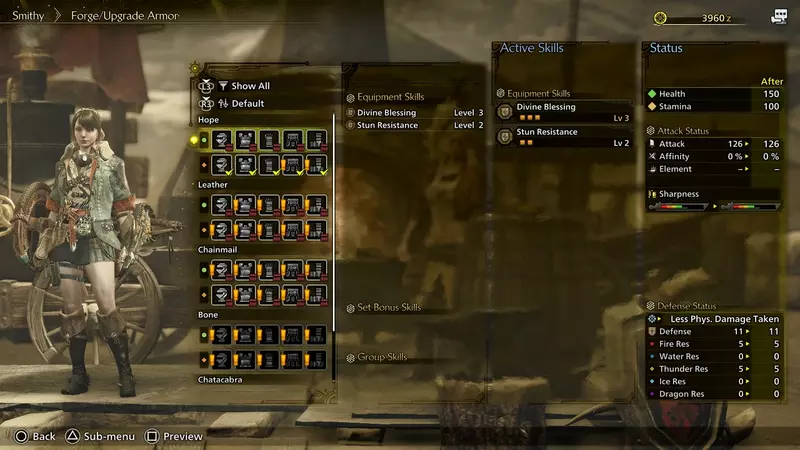Inspect Stun Resistance Lv 2 under Active Skills
The width and height of the screenshot is (800, 450).
pos(565,137)
